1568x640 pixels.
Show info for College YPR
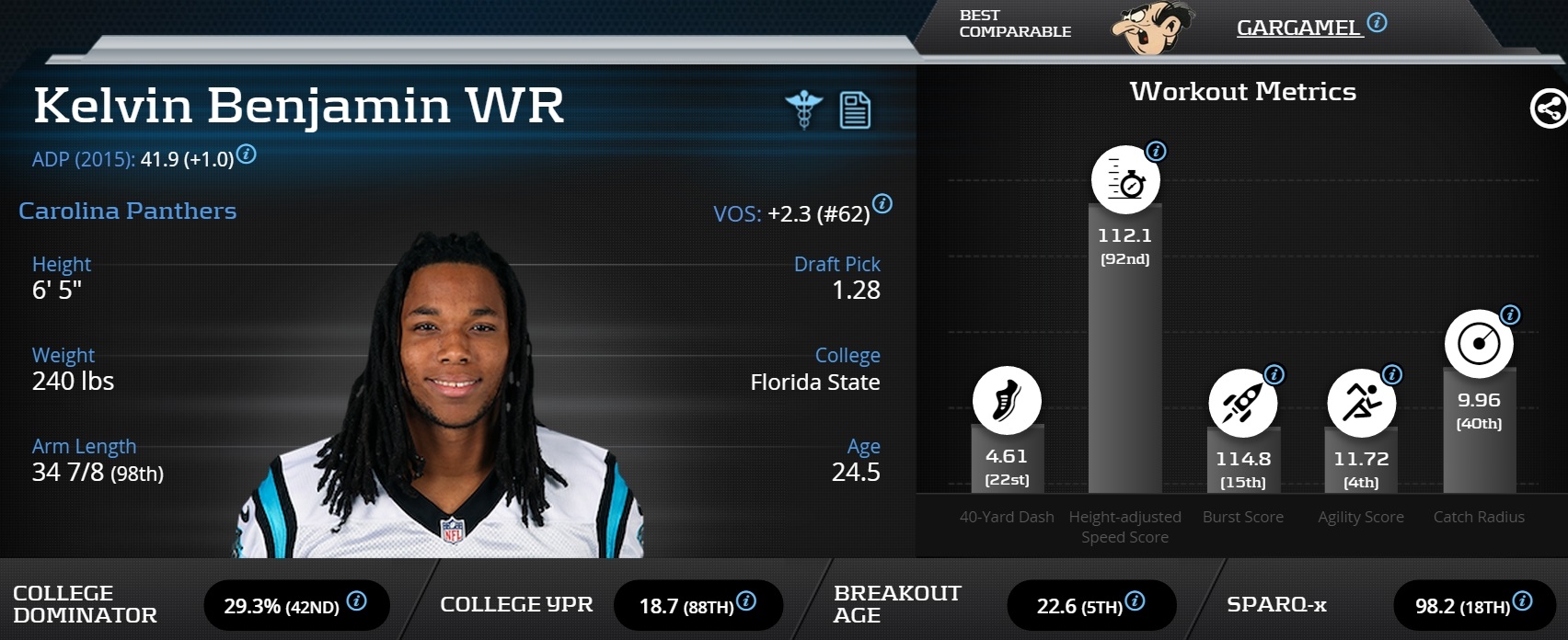(746, 601)
